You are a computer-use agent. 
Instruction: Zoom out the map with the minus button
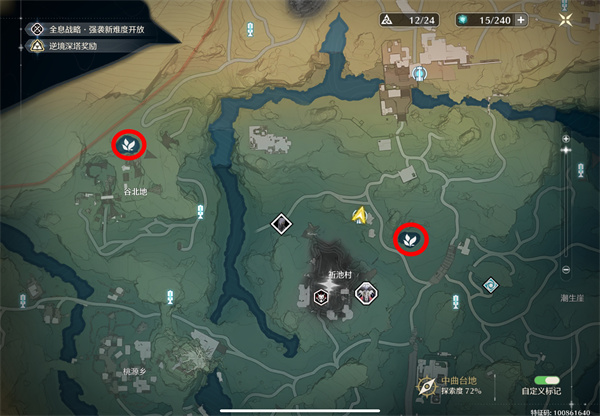(566, 270)
